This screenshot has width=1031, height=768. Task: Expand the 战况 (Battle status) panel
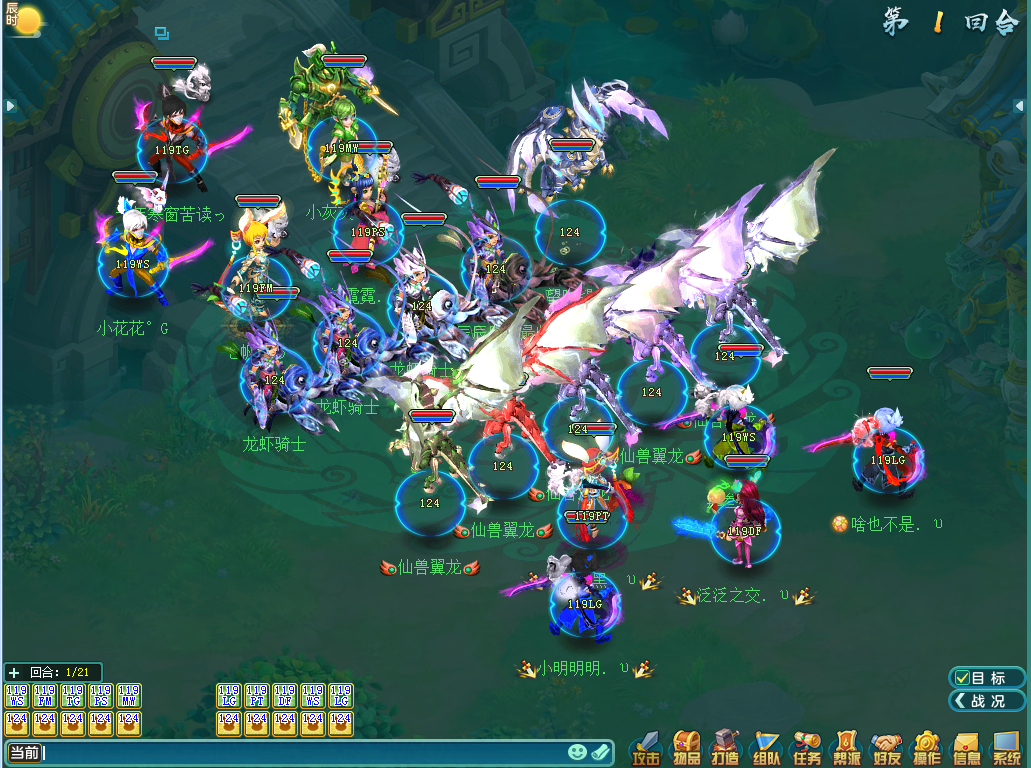tap(987, 701)
